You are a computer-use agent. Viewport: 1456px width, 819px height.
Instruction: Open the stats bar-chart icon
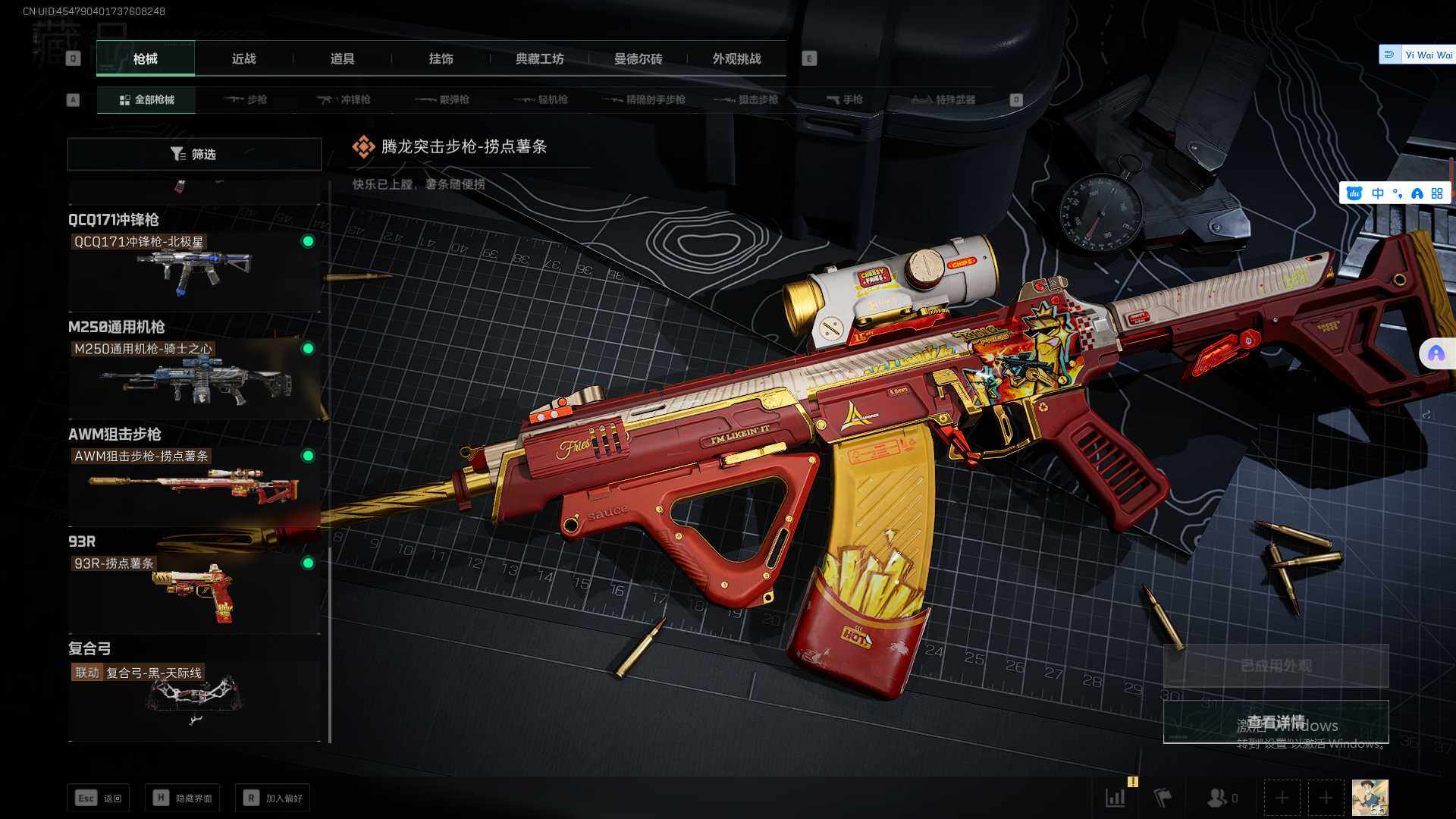pos(1116,798)
